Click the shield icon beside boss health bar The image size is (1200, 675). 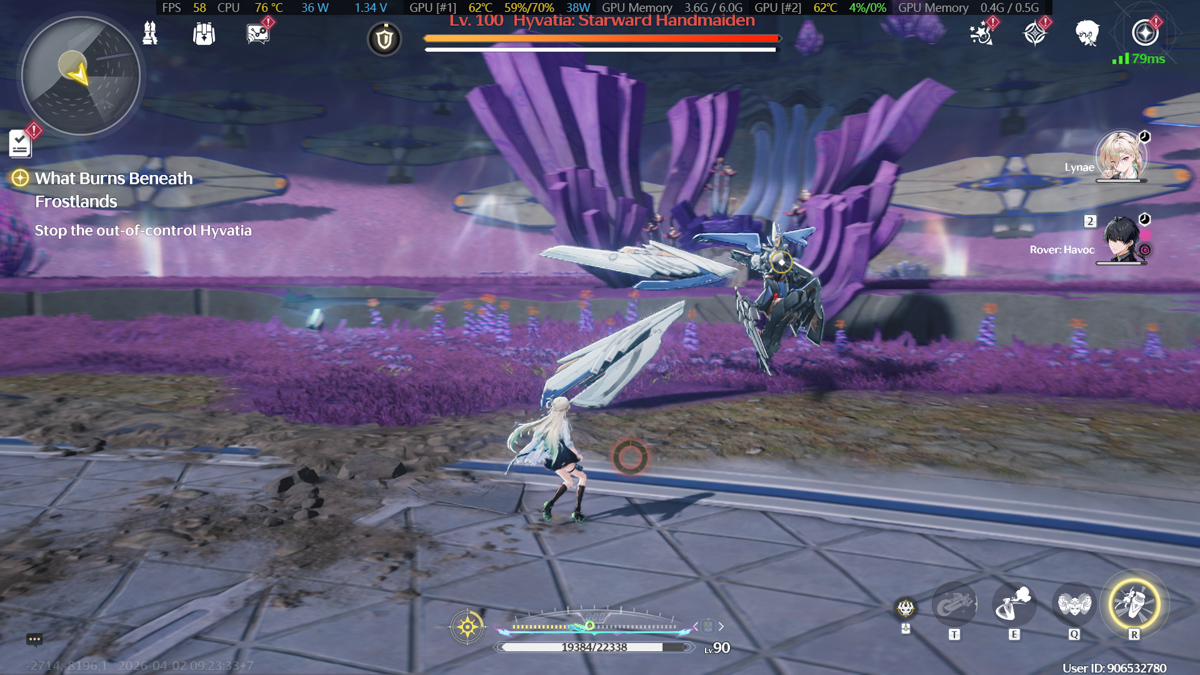pyautogui.click(x=384, y=39)
